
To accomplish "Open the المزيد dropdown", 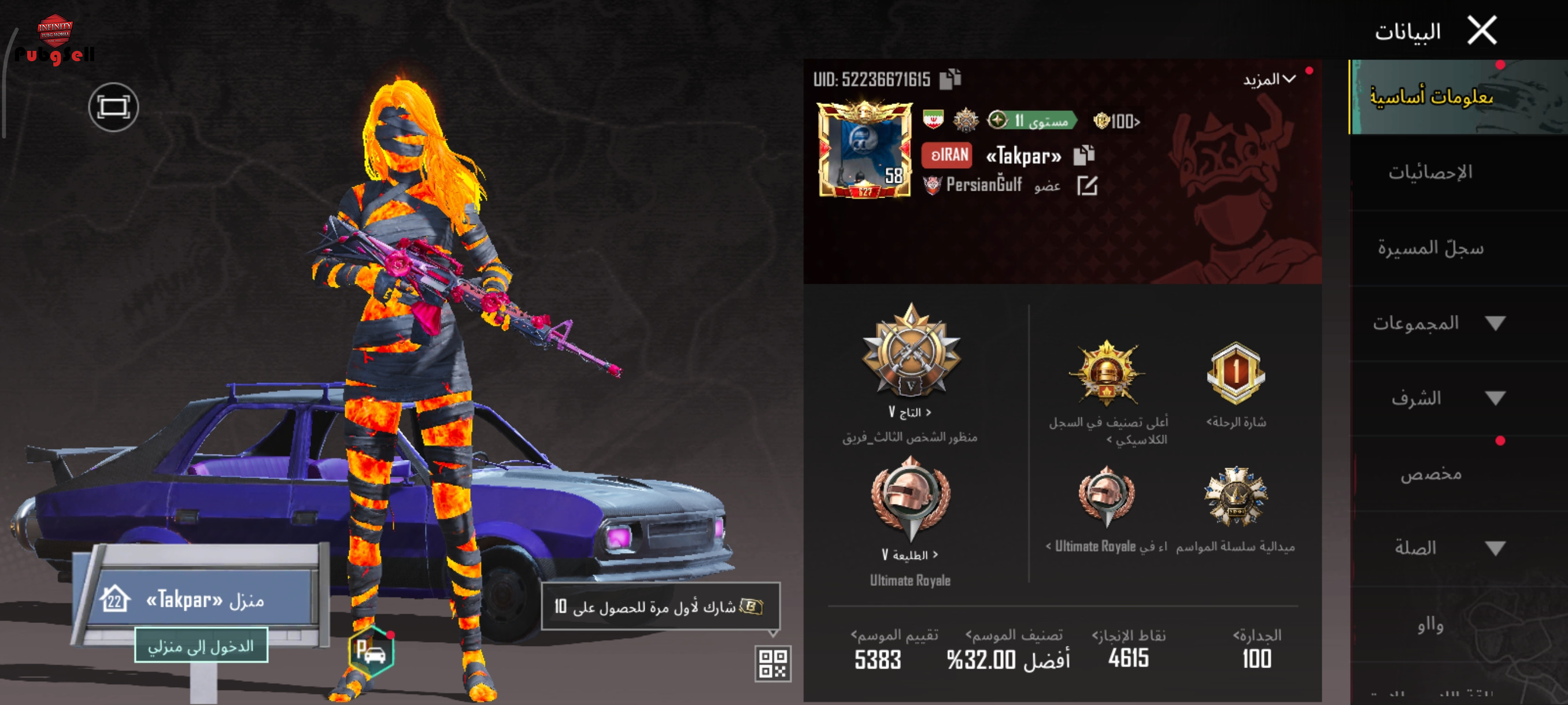I will (1269, 80).
